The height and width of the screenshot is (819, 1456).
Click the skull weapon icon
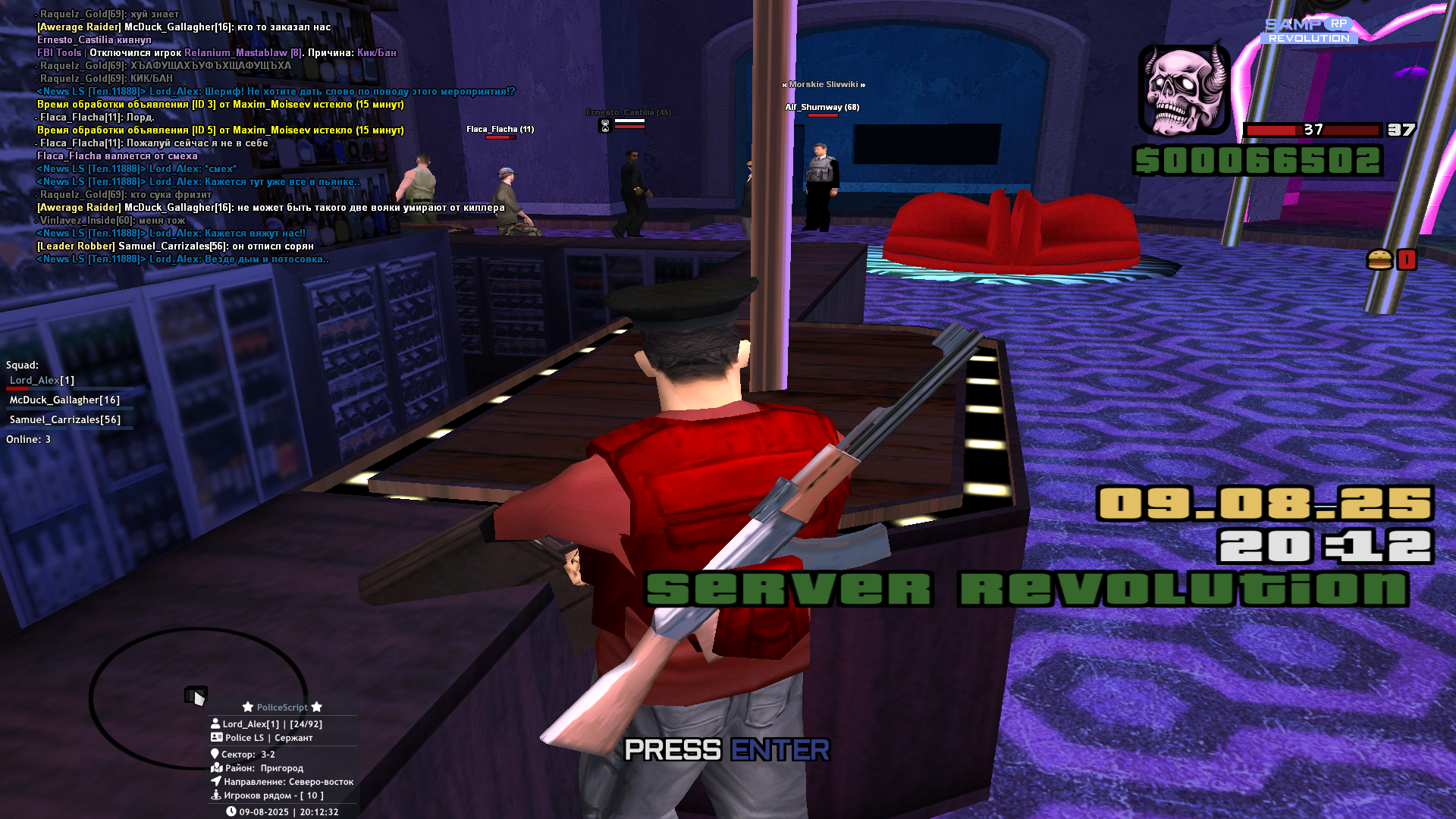(x=1184, y=90)
